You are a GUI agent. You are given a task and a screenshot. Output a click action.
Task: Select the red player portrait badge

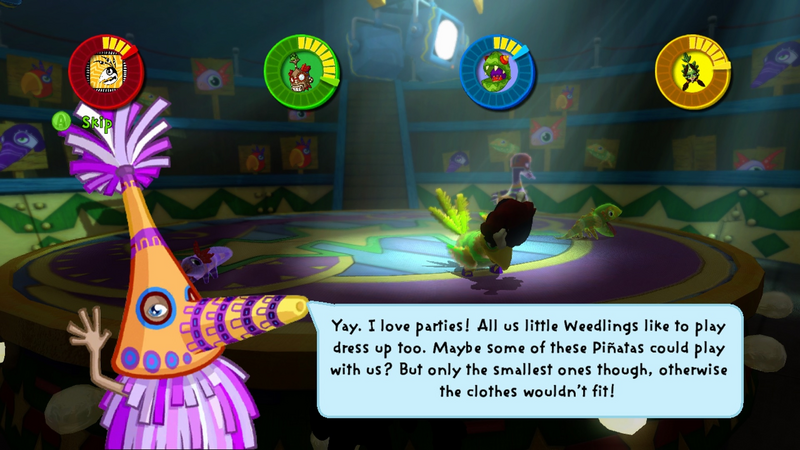pos(106,70)
